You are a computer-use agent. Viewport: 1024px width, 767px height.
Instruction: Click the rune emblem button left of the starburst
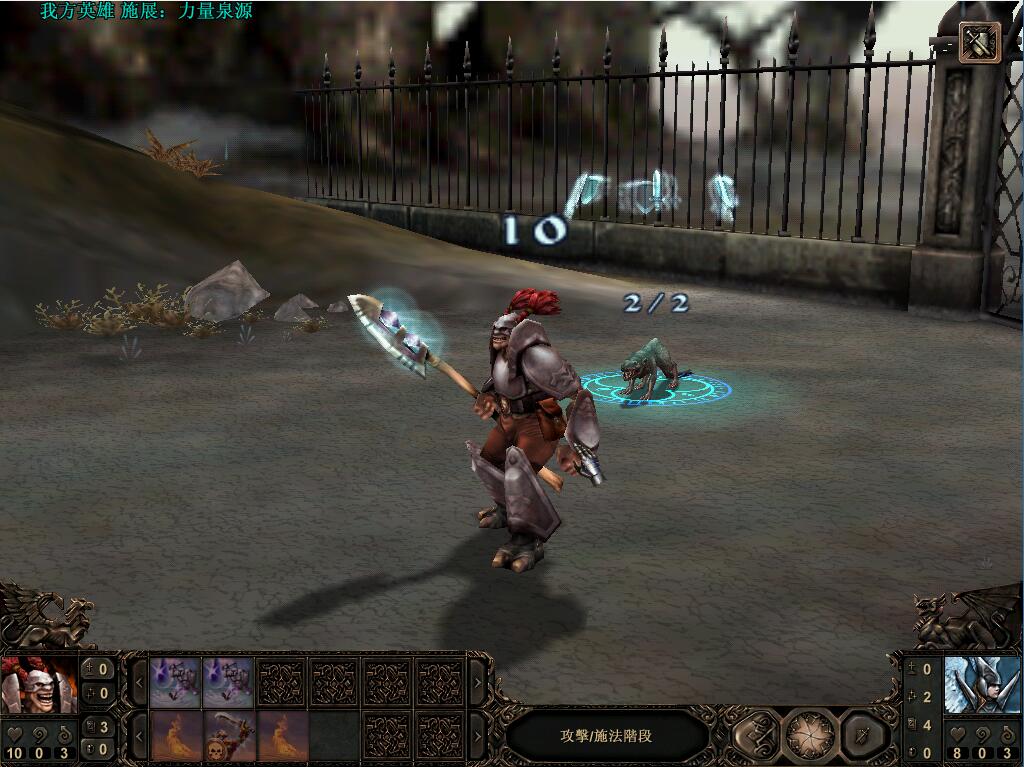tap(755, 736)
